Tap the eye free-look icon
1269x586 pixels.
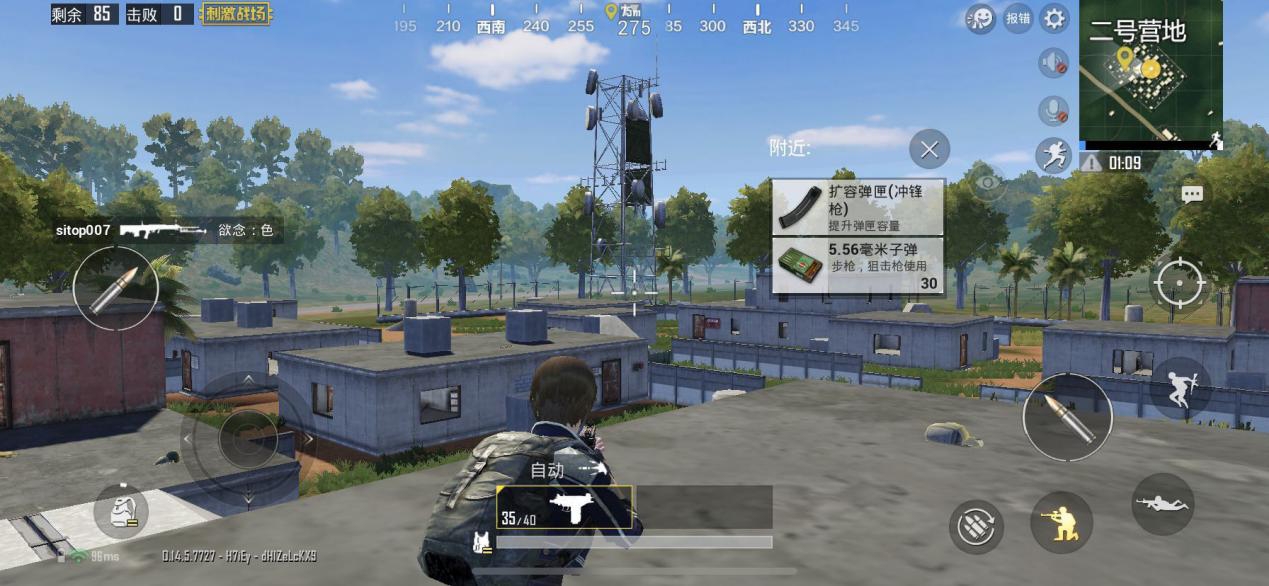tap(988, 183)
